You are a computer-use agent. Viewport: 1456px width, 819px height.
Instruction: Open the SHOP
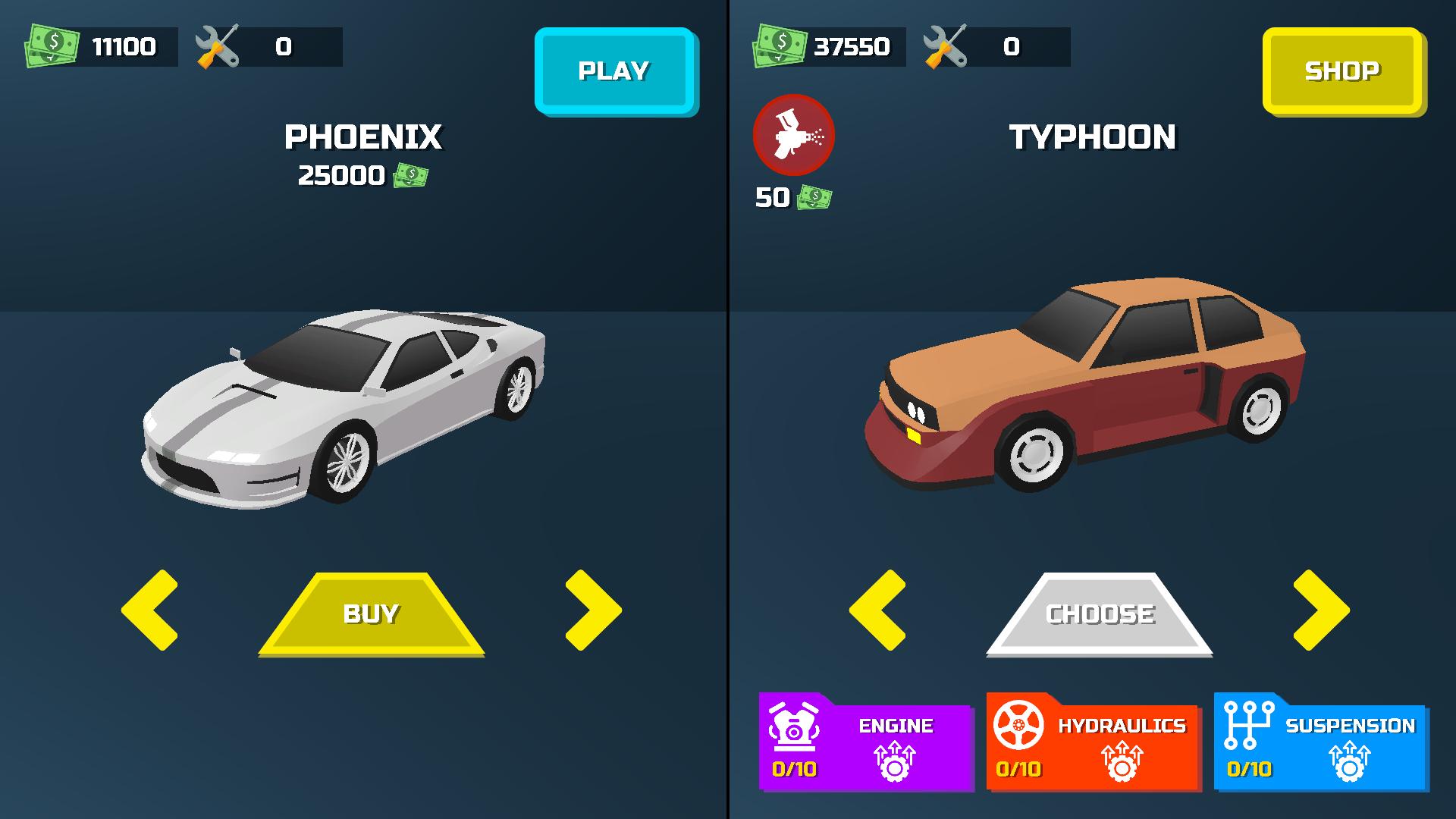click(x=1342, y=72)
